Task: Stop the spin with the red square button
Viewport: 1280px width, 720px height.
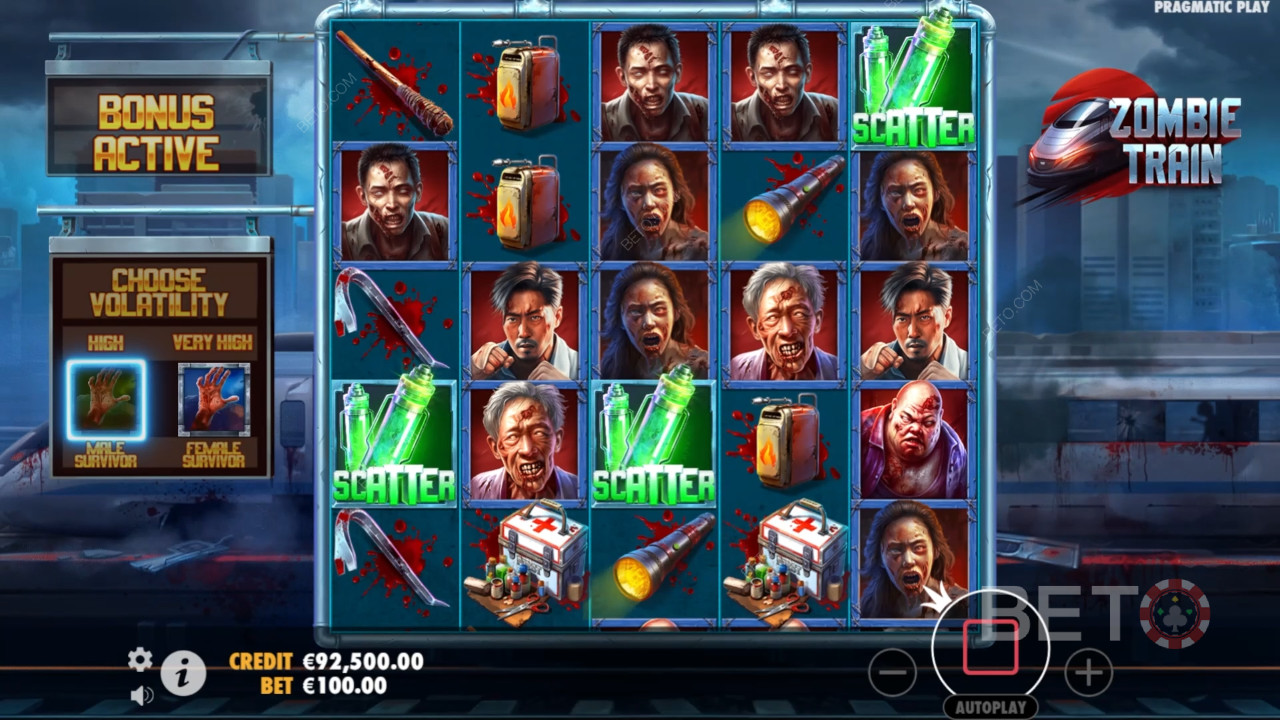Action: tap(990, 648)
